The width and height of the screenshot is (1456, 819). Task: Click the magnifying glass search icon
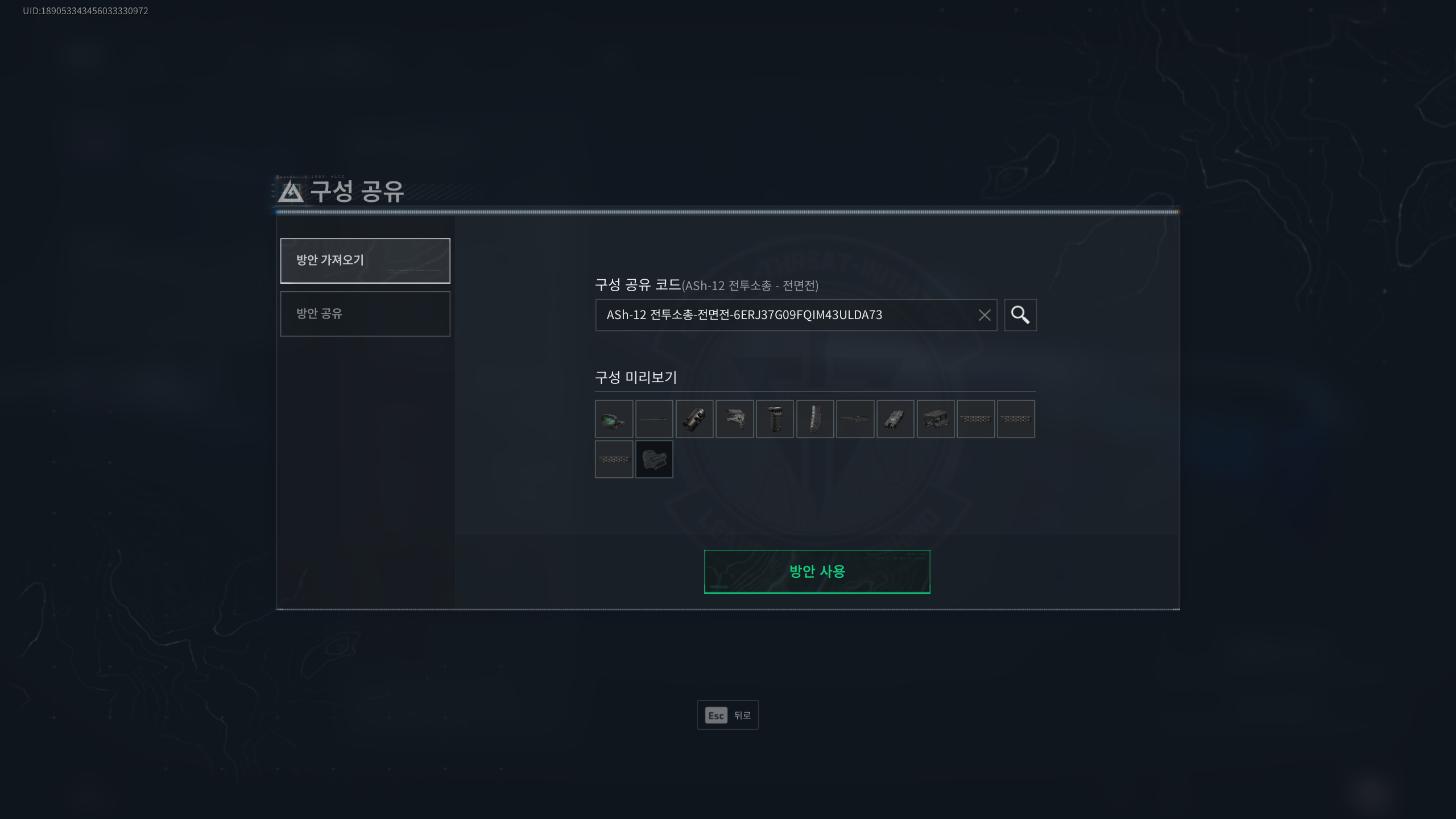click(1020, 315)
